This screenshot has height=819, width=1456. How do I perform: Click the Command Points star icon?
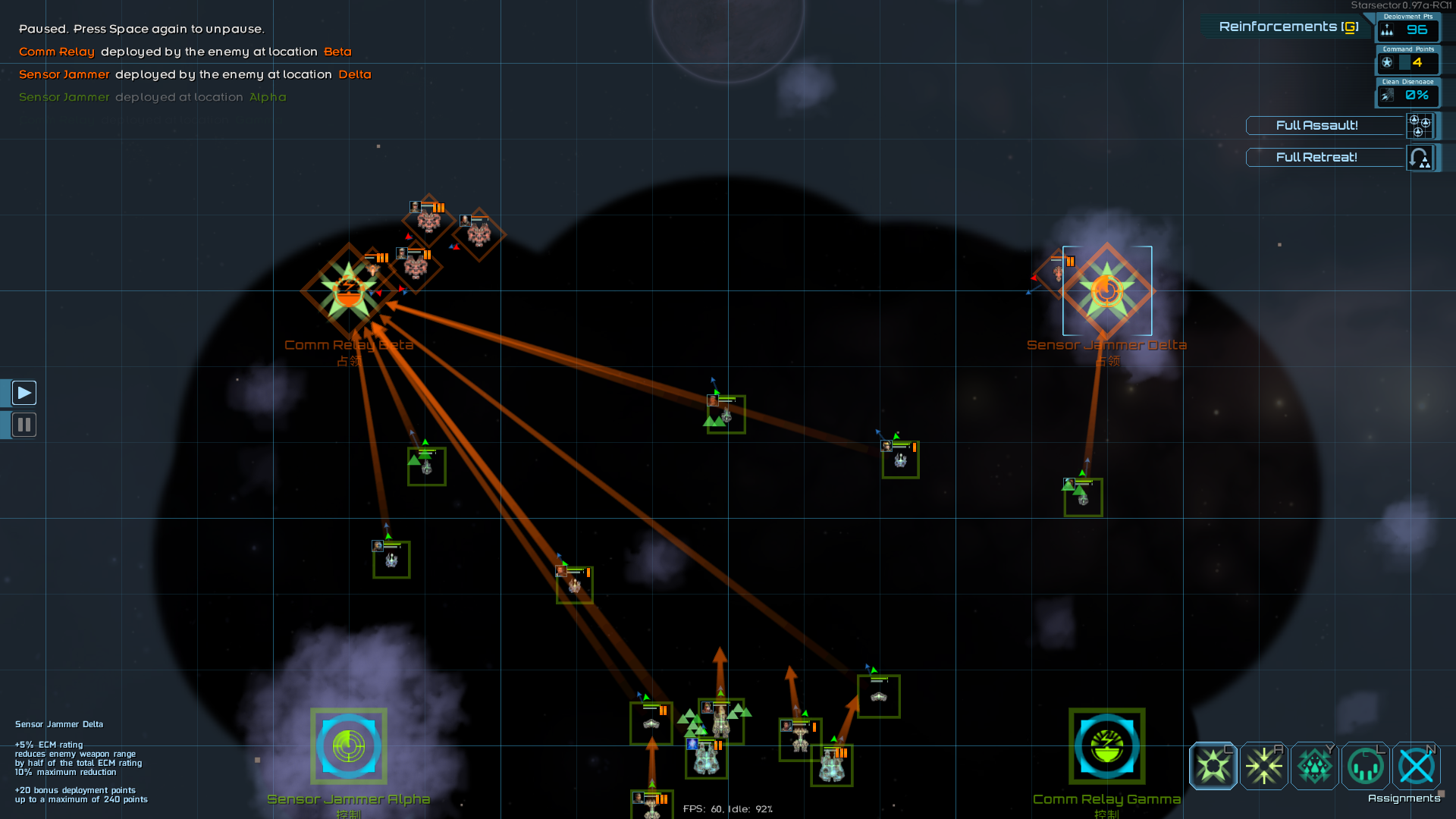click(x=1387, y=63)
